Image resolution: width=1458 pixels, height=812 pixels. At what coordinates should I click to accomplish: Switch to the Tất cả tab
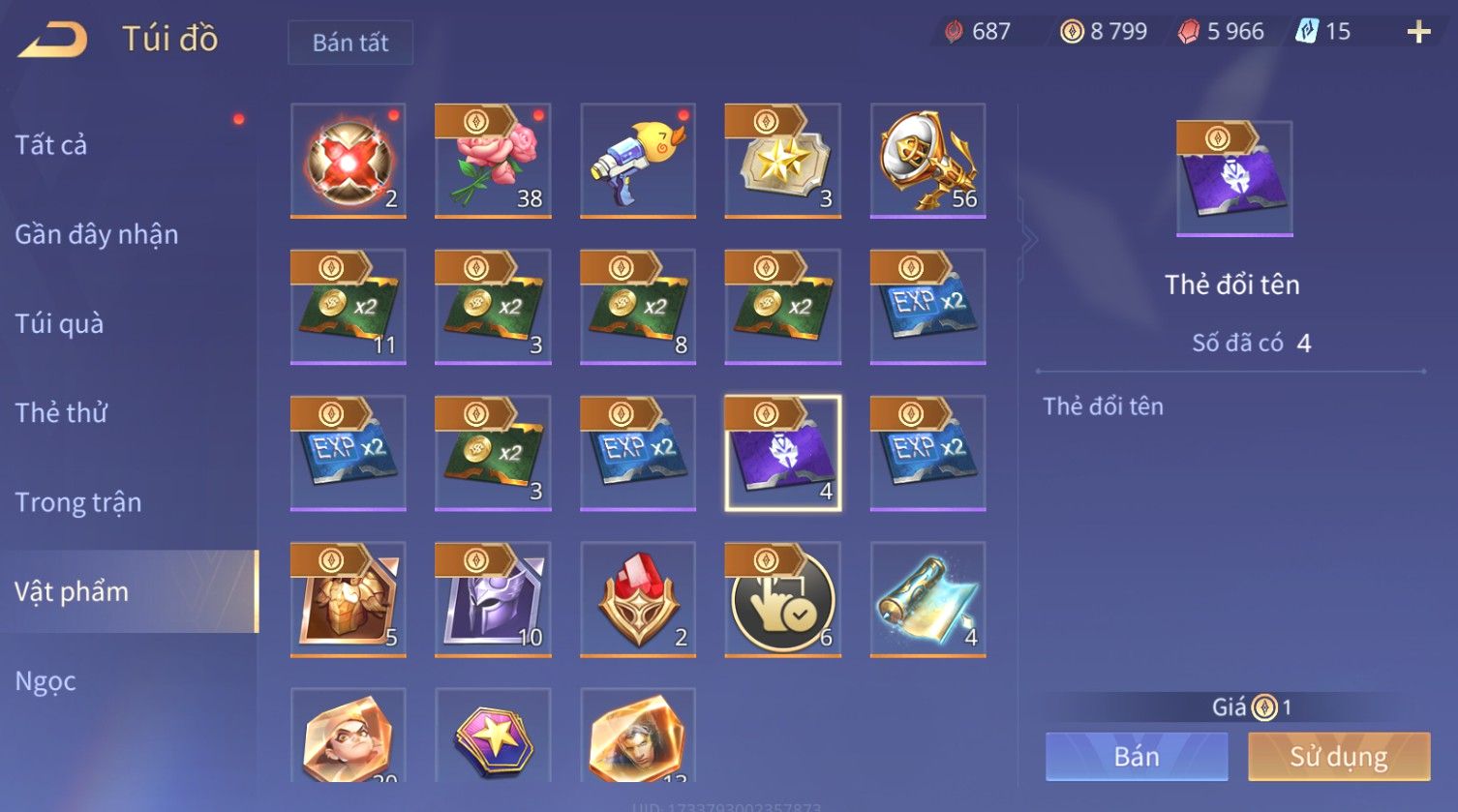51,145
